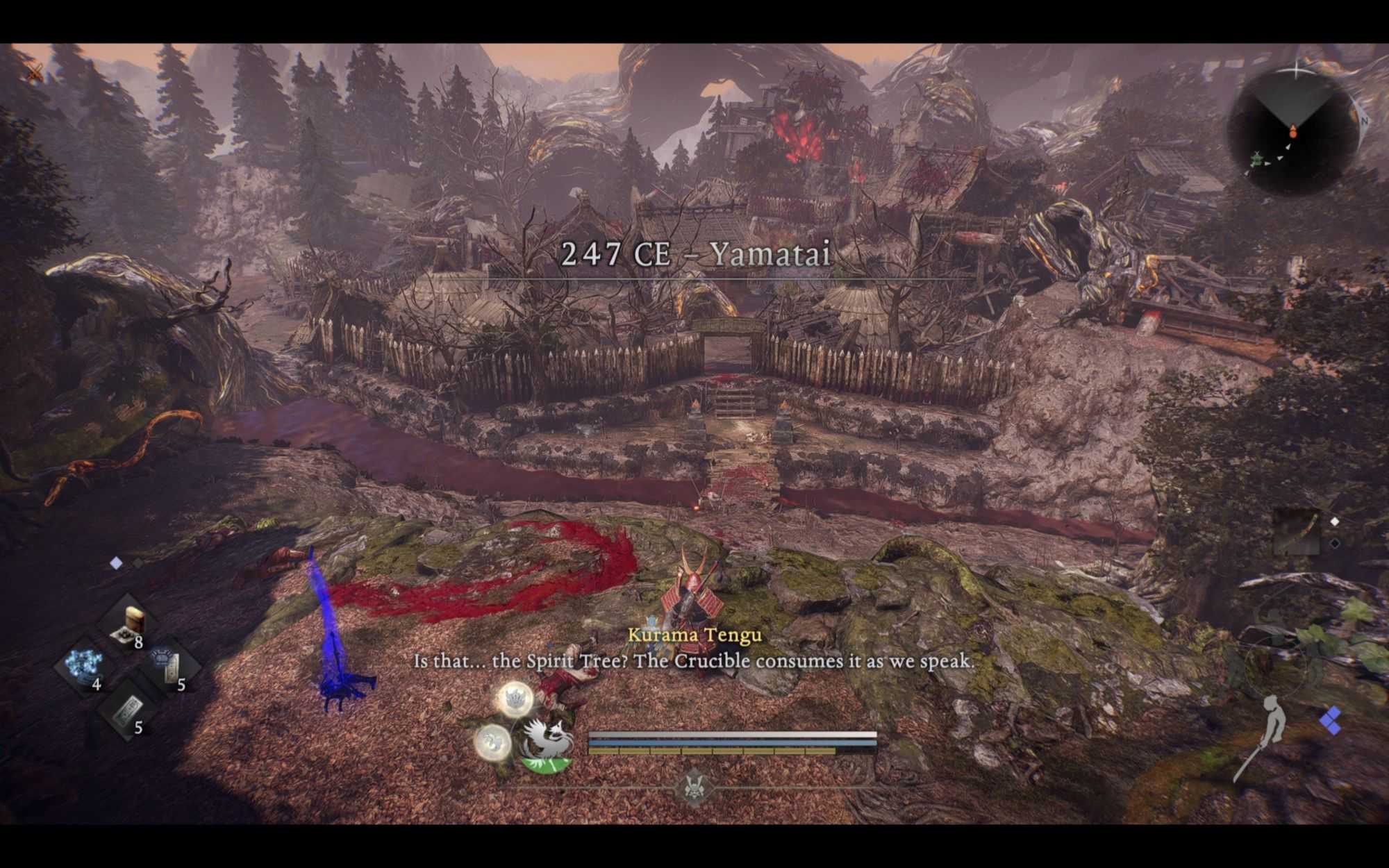
Task: Click the blue diamond cluster indicator
Action: (x=1330, y=720)
